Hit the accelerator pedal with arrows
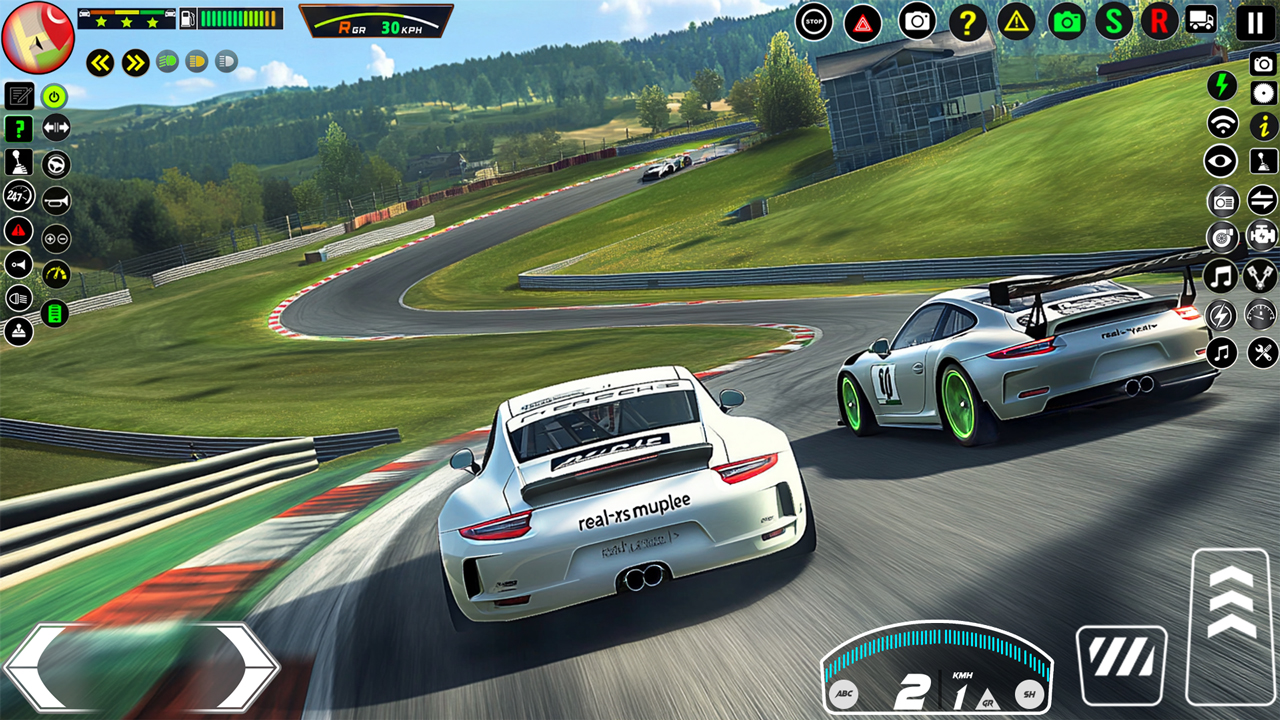This screenshot has height=720, width=1280. [1231, 624]
